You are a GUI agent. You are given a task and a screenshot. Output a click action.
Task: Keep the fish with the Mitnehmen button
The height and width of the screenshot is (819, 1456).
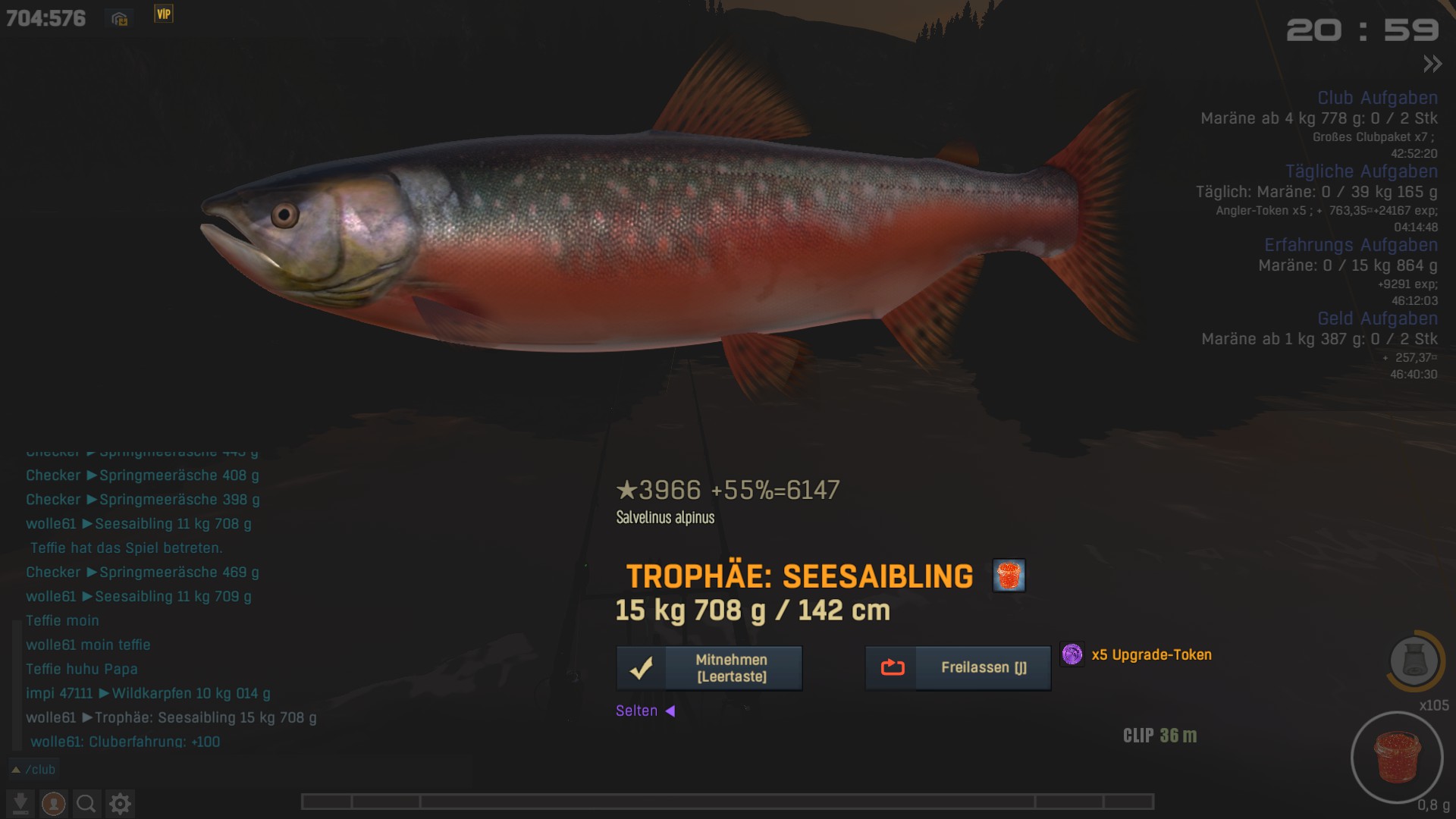(709, 668)
